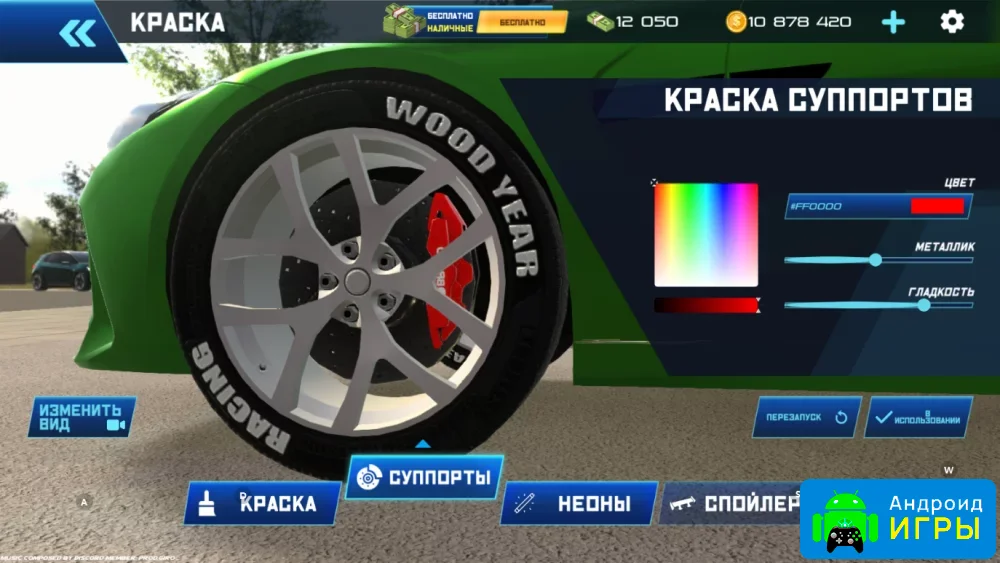This screenshot has width=1000, height=563.
Task: Click the red brightness gradient bar
Action: pyautogui.click(x=705, y=305)
